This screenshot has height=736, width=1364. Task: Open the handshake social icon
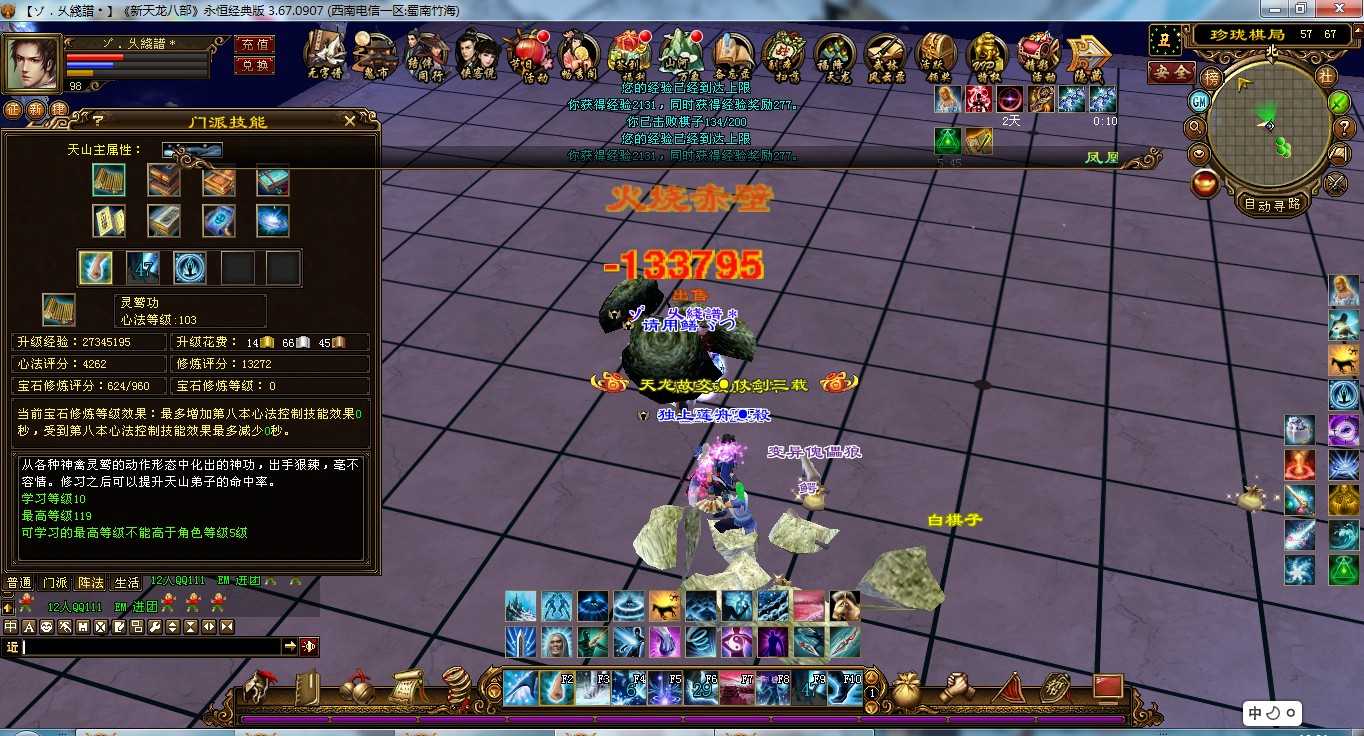coord(957,687)
